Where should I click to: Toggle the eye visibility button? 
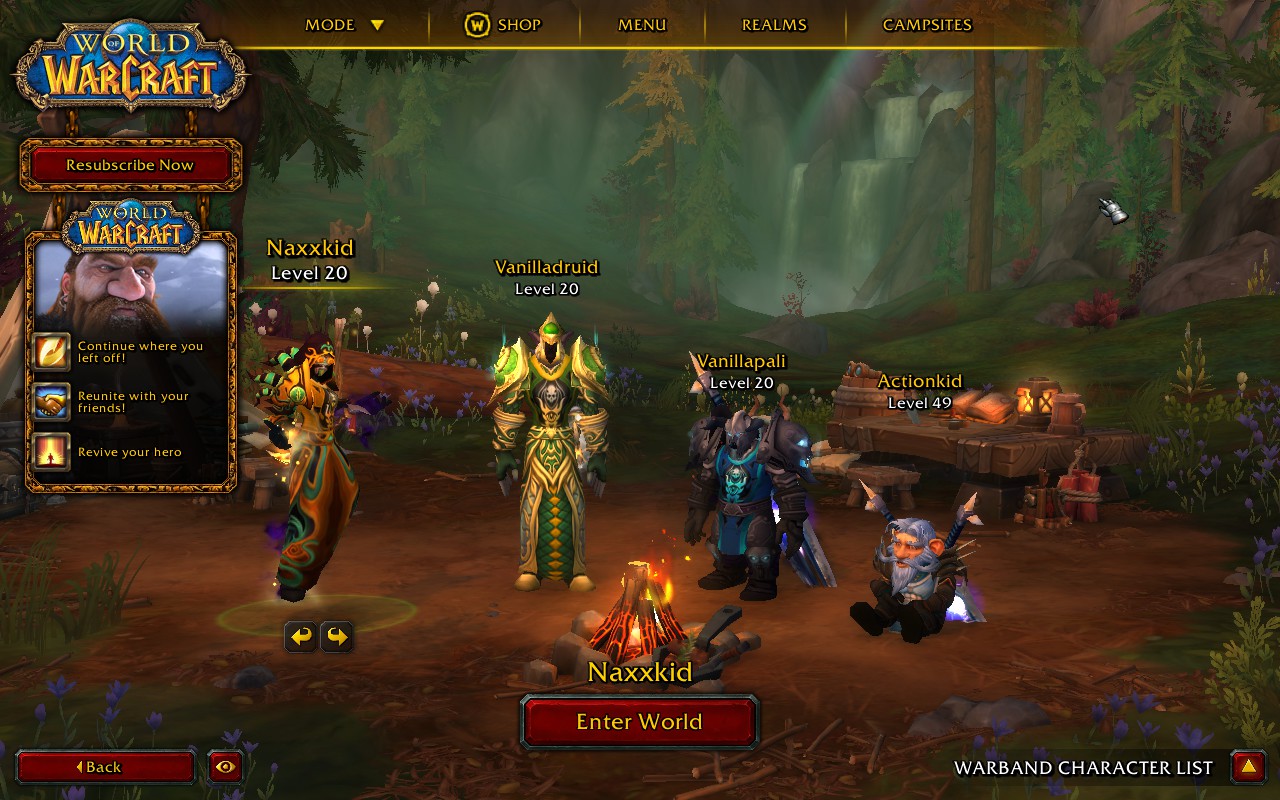pos(226,767)
